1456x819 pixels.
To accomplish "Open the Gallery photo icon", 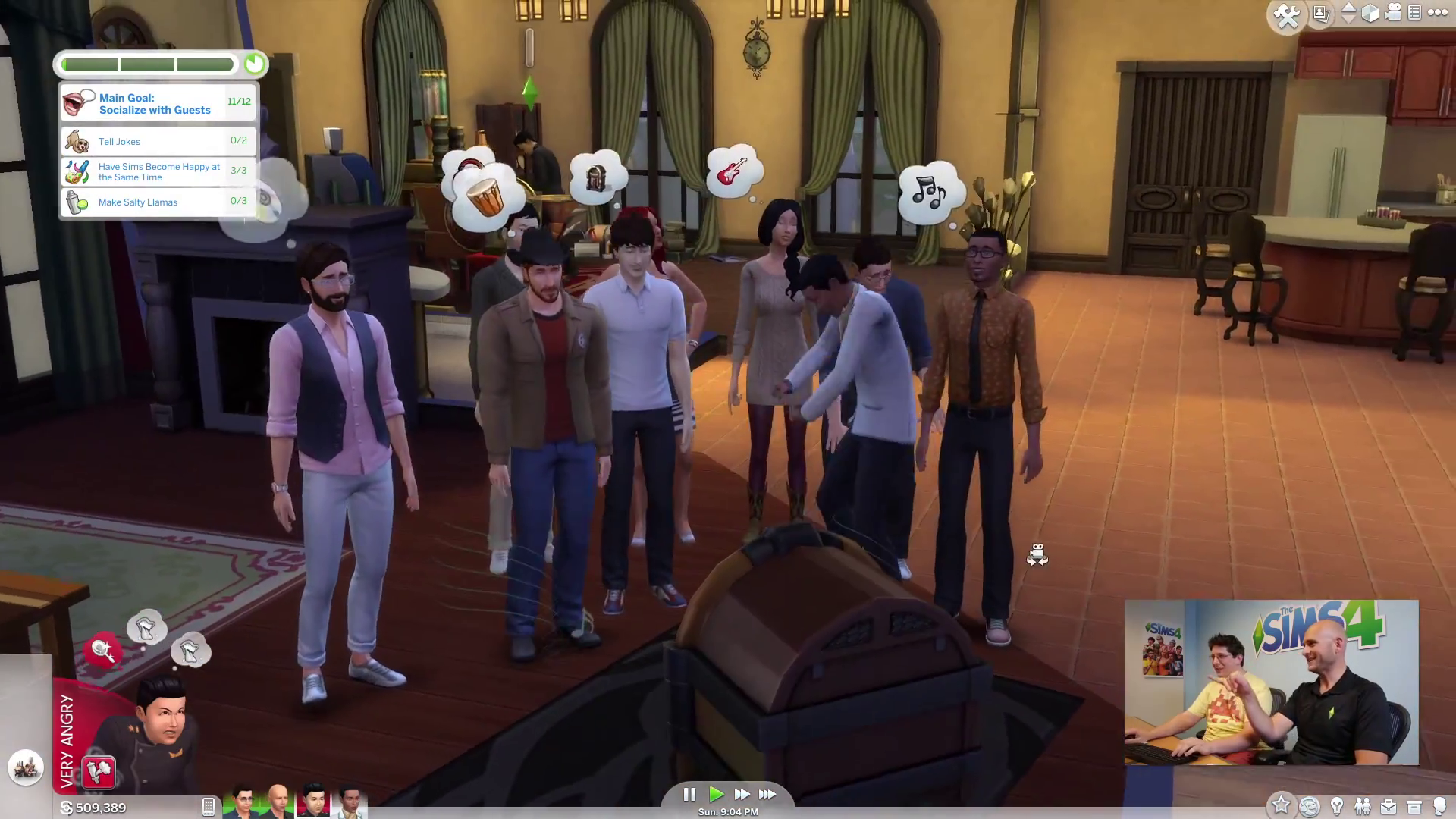I will 1321,14.
